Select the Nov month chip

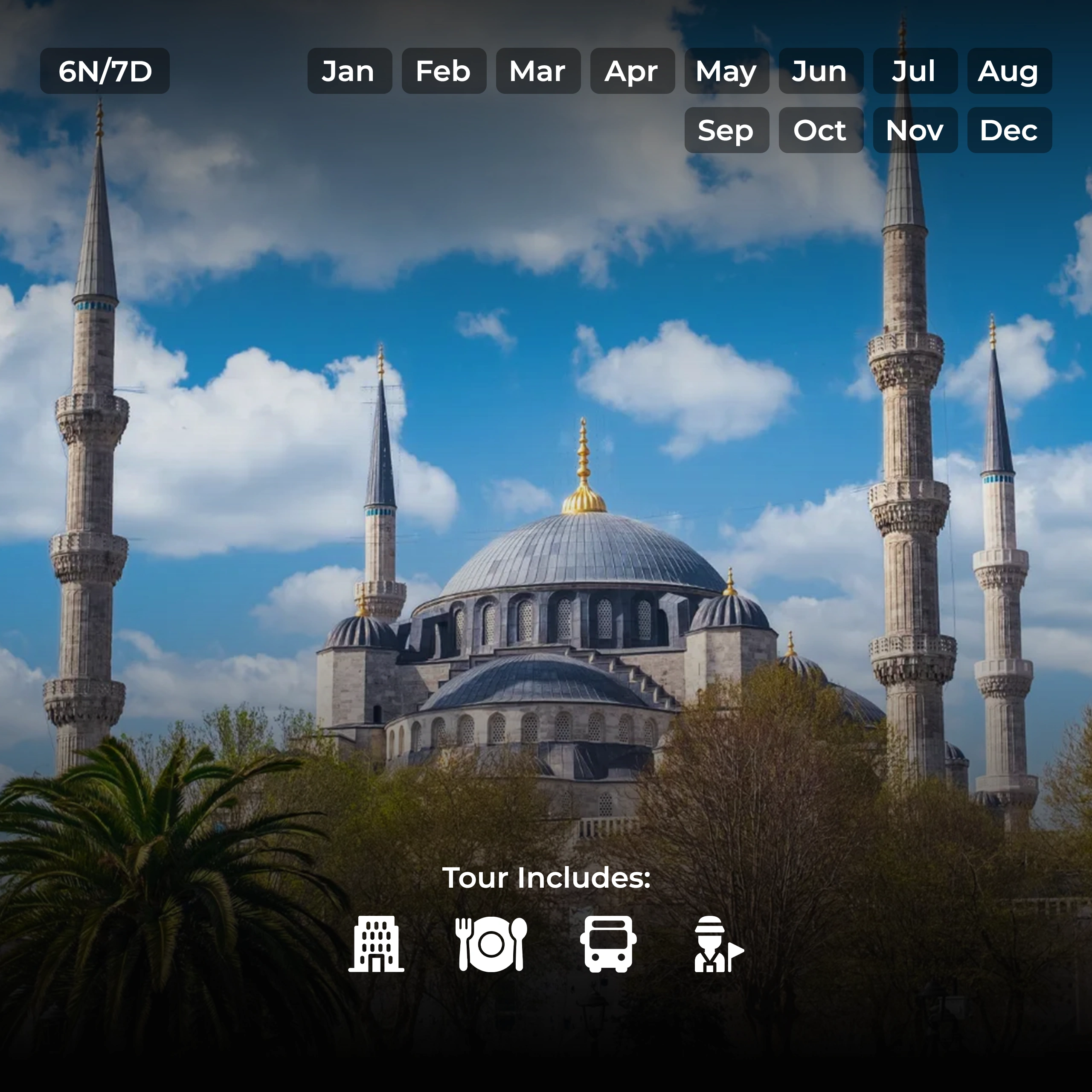915,131
